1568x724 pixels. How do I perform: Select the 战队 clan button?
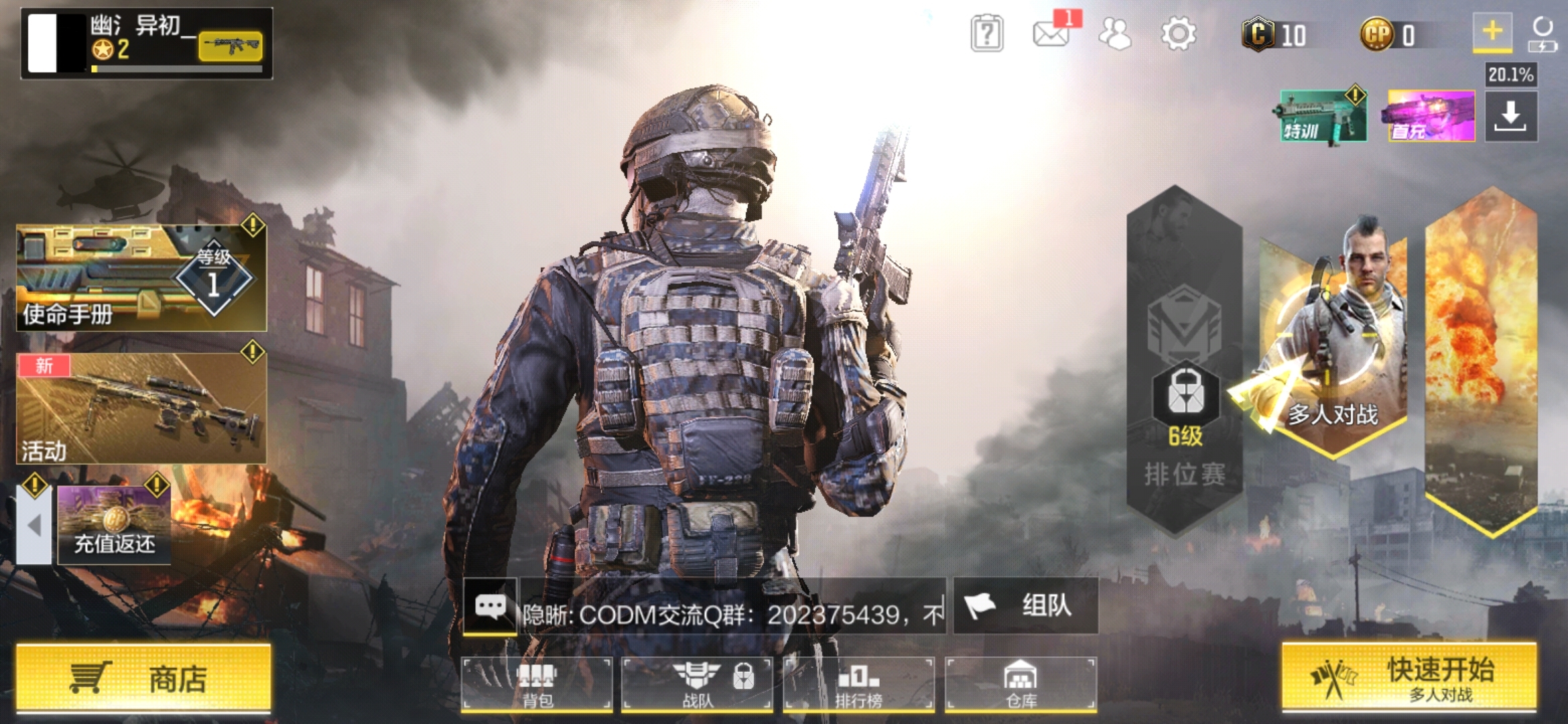coord(698,684)
